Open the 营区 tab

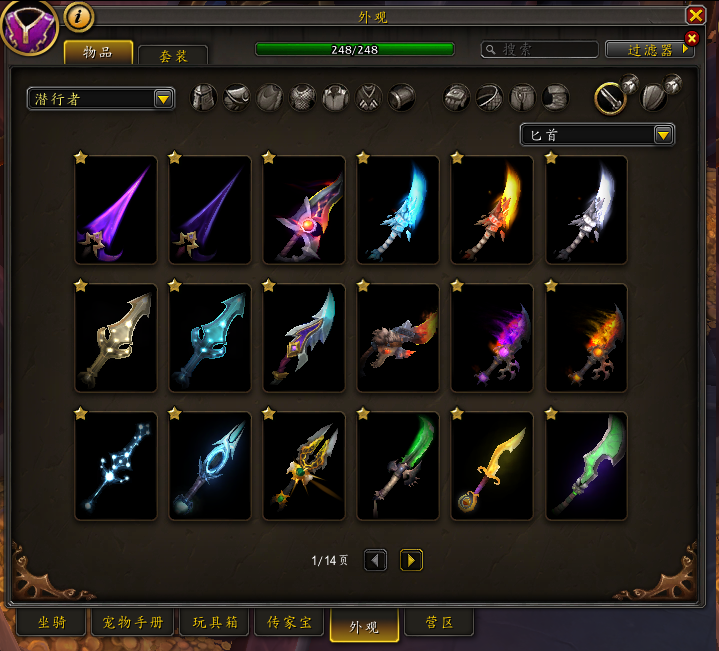tap(439, 623)
